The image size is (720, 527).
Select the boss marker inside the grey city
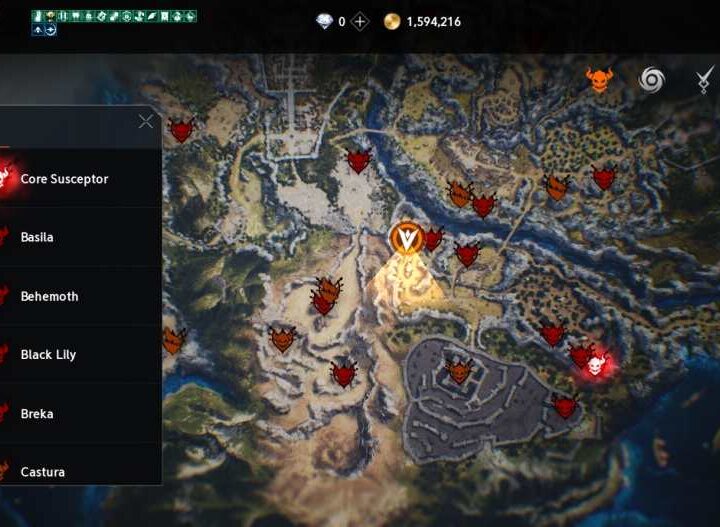459,372
